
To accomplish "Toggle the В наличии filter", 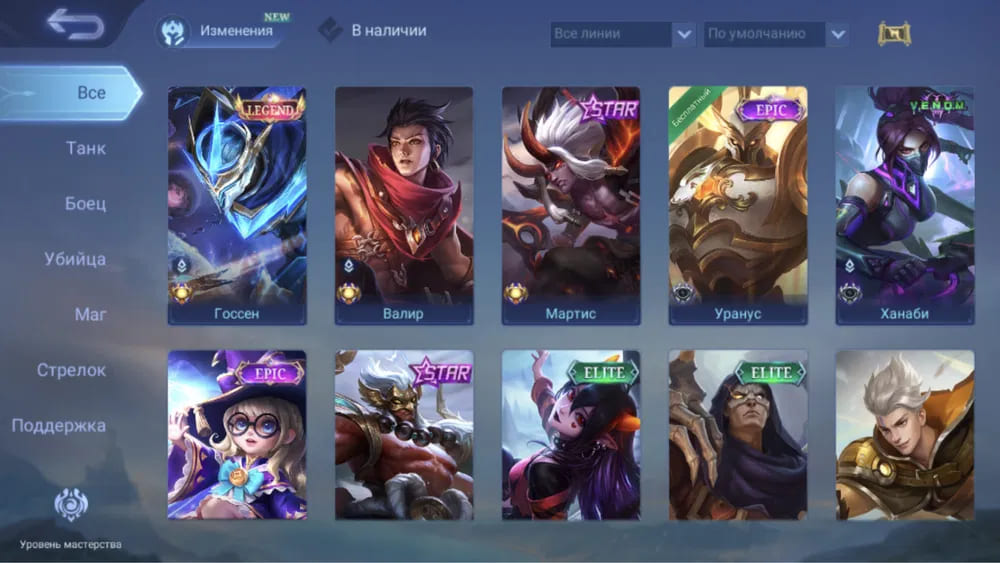I will (x=373, y=31).
